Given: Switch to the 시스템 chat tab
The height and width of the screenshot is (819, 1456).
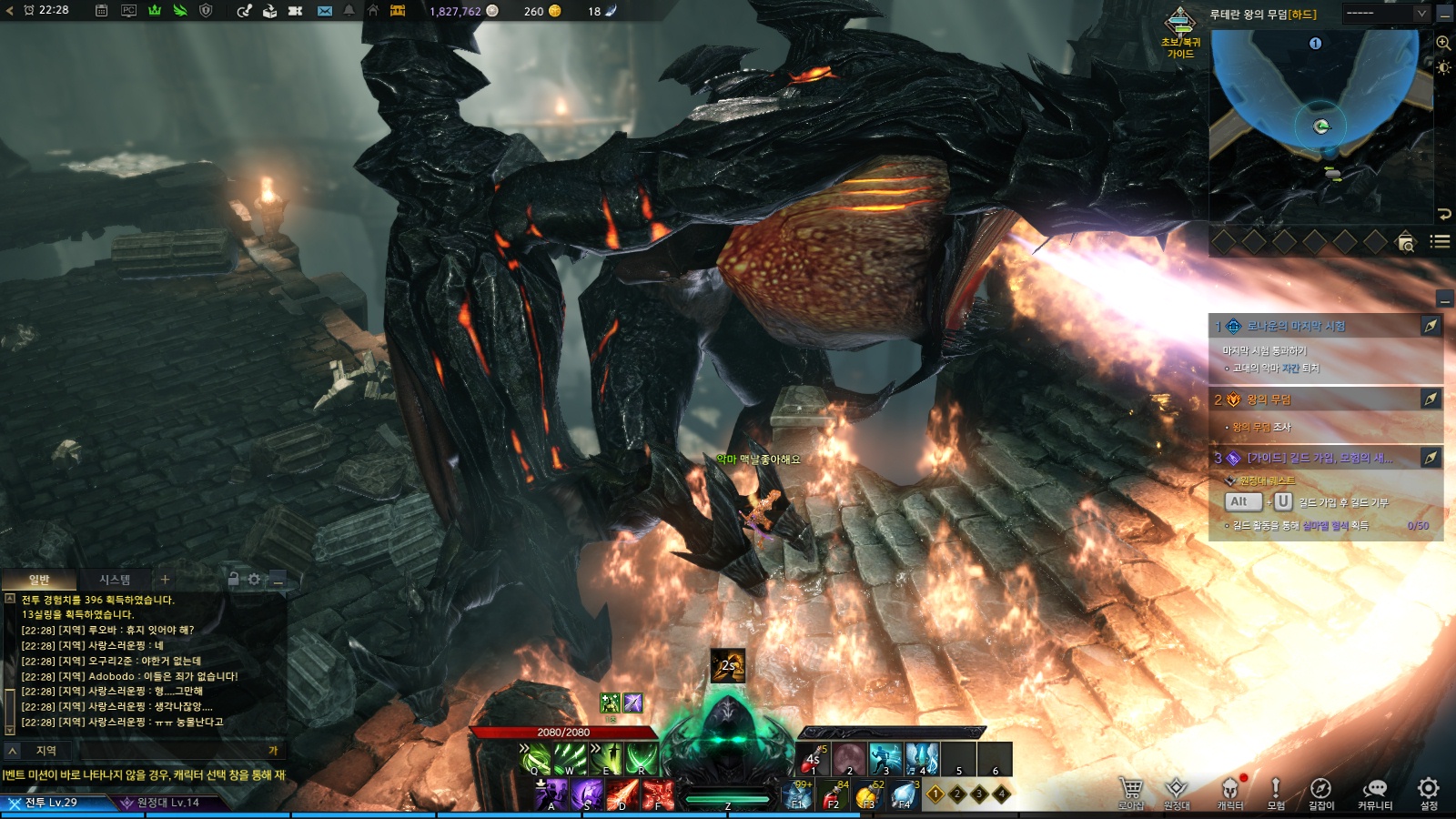Looking at the screenshot, I should (x=115, y=580).
